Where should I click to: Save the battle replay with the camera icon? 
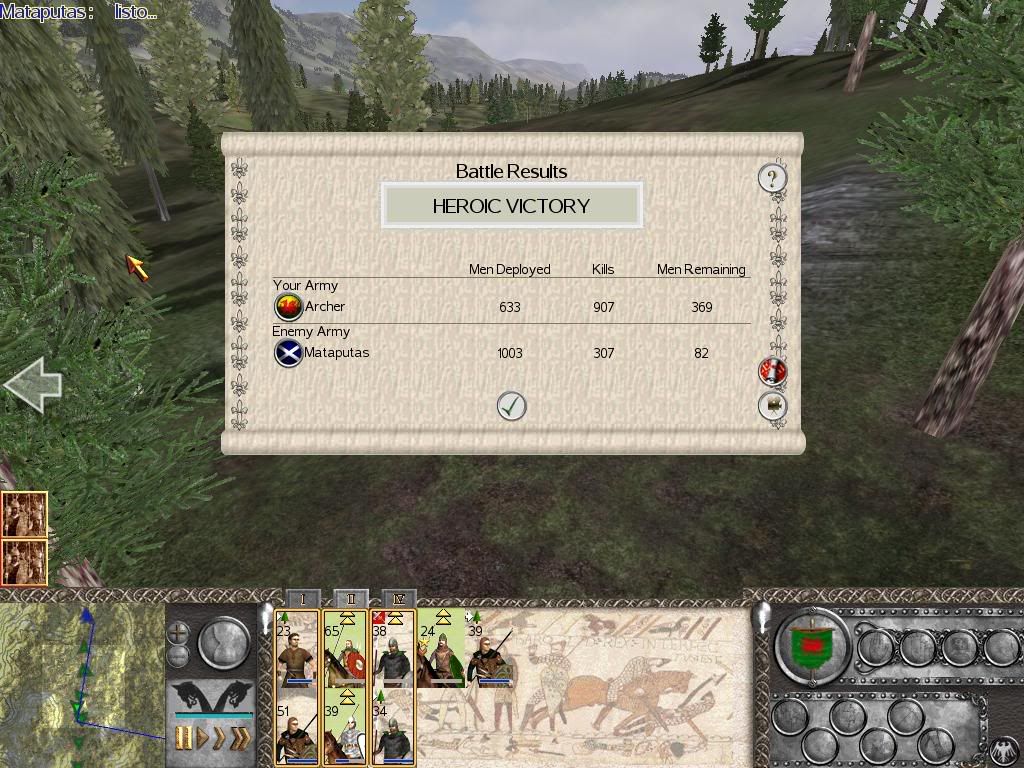(x=772, y=406)
